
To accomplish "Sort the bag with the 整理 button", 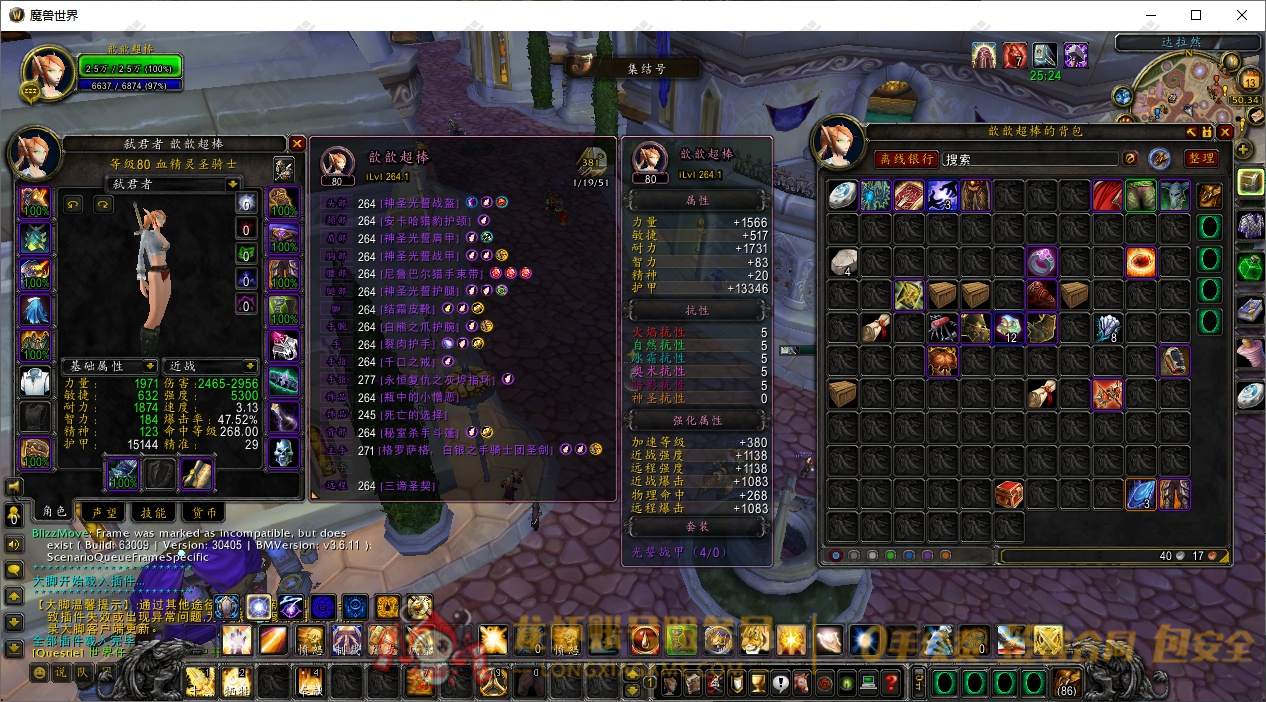I will tap(1200, 158).
